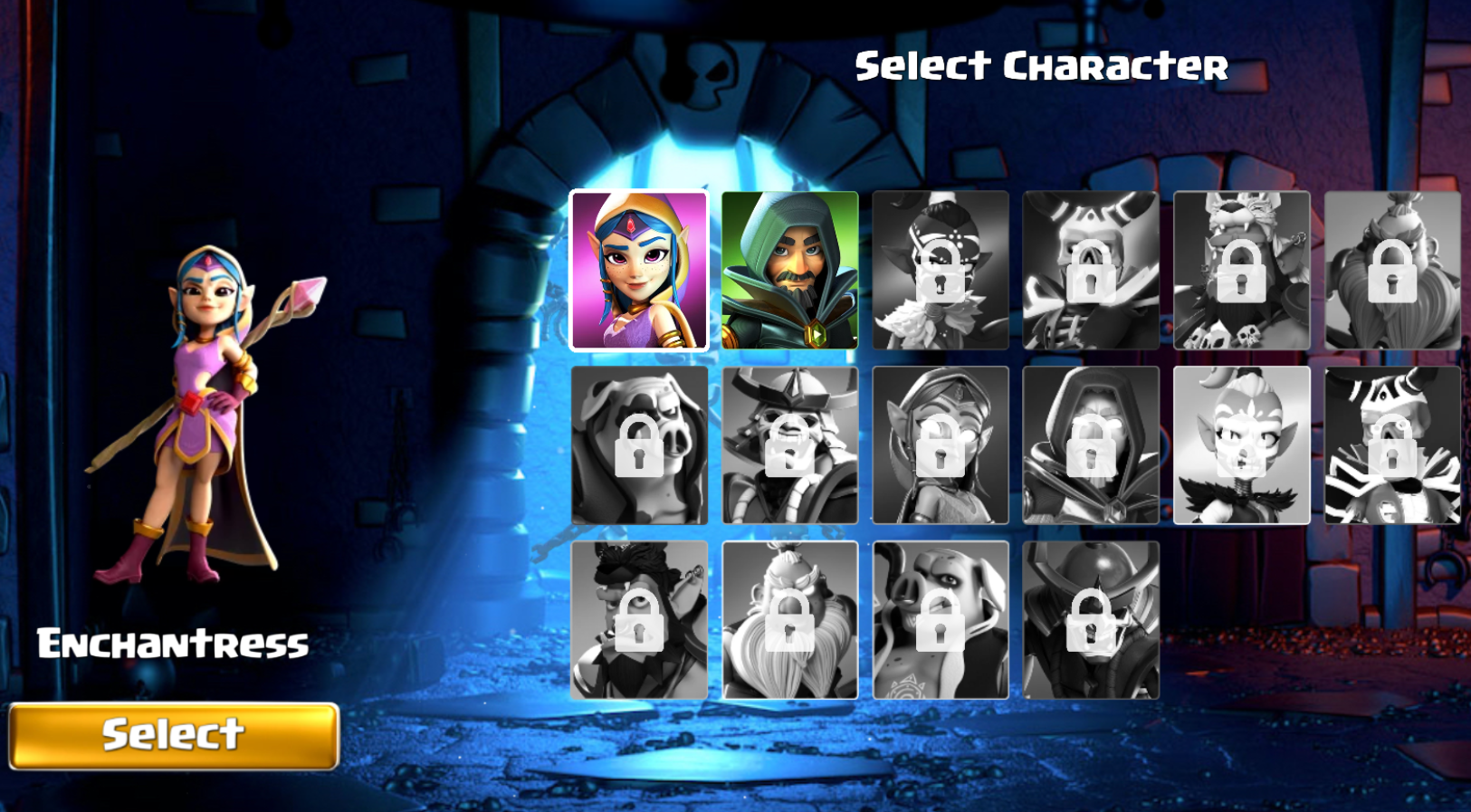Select the Enchantress character portrait
Screen dimensions: 1471x812
pyautogui.click(x=638, y=270)
